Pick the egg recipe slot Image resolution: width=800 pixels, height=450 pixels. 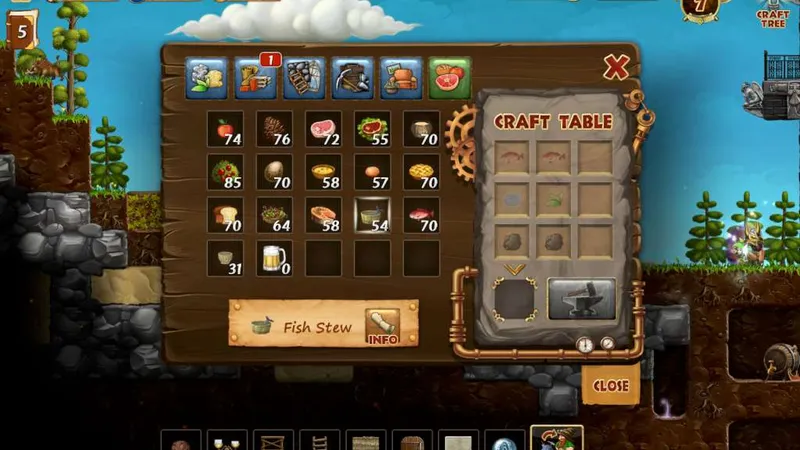click(x=372, y=172)
